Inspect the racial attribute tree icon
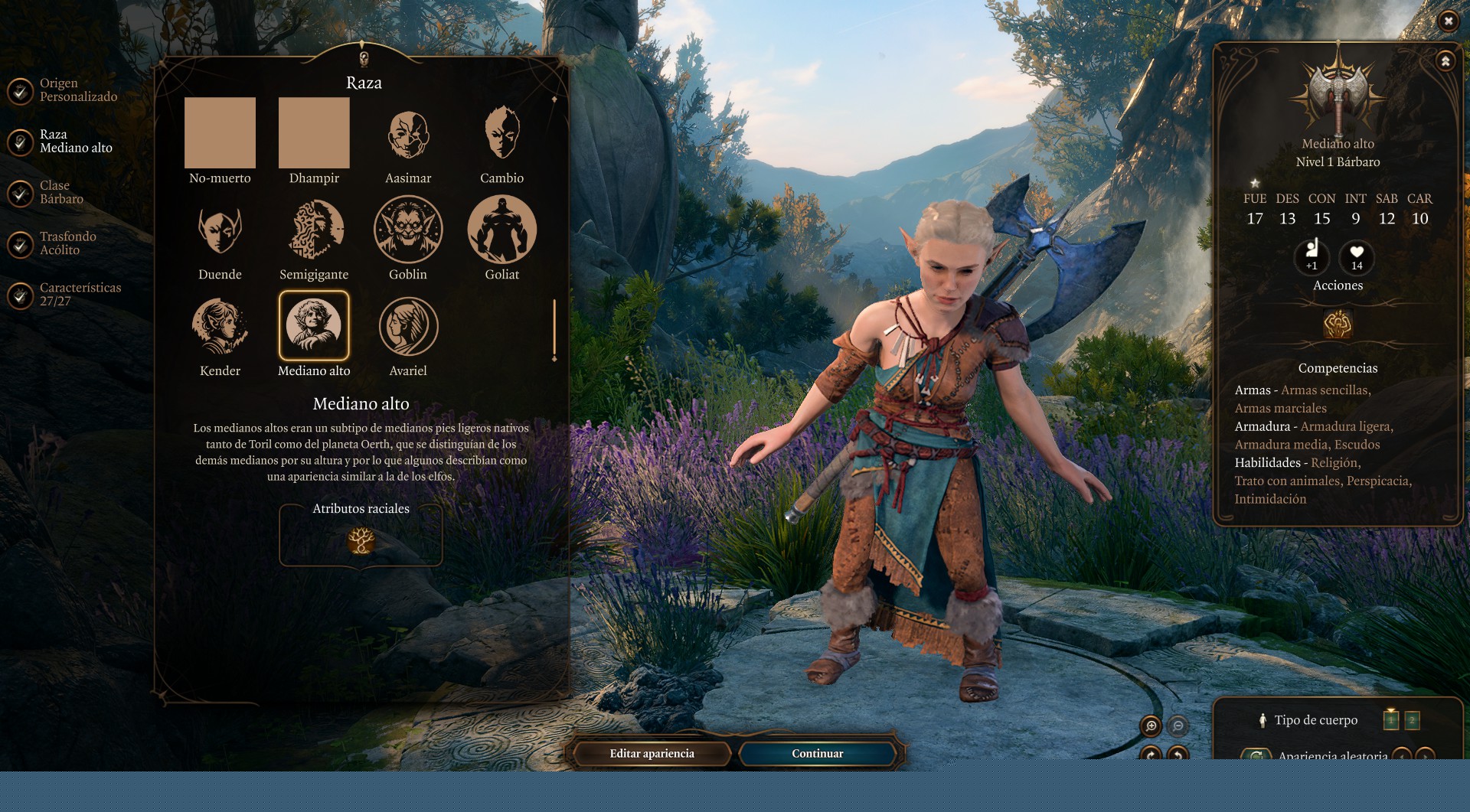1470x812 pixels. pyautogui.click(x=361, y=540)
